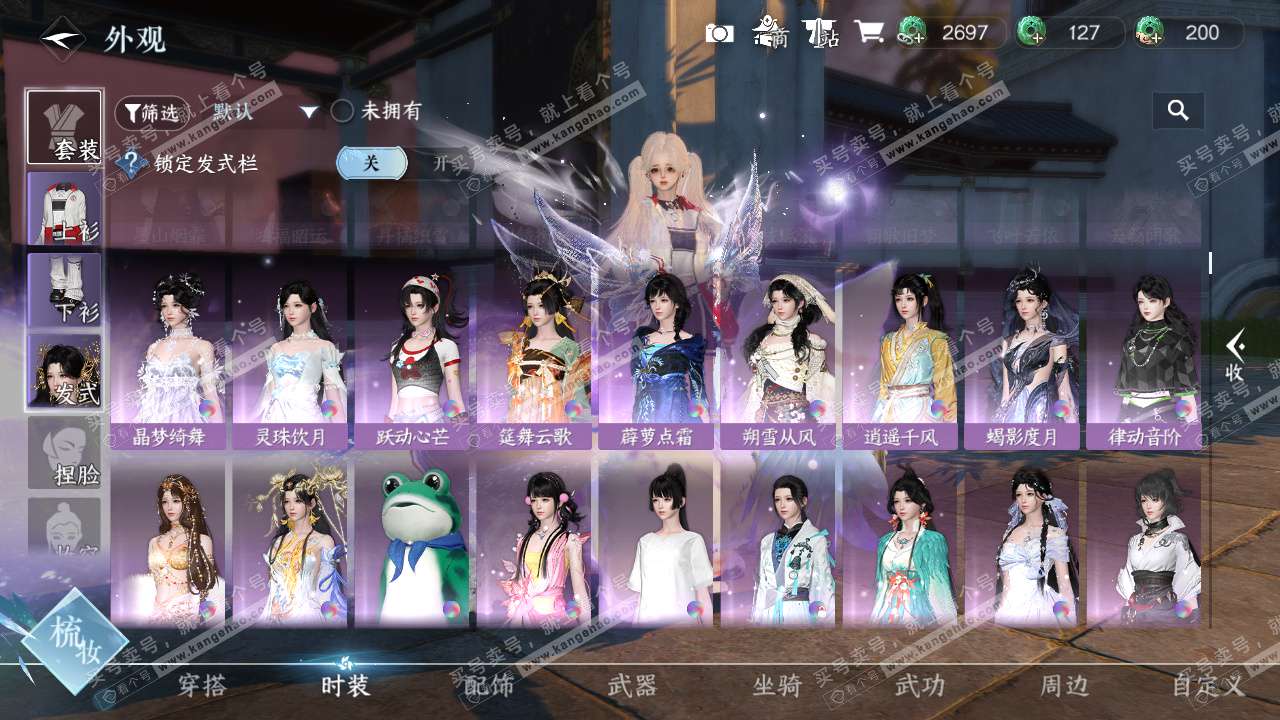Open the magnifier search button

(1178, 111)
